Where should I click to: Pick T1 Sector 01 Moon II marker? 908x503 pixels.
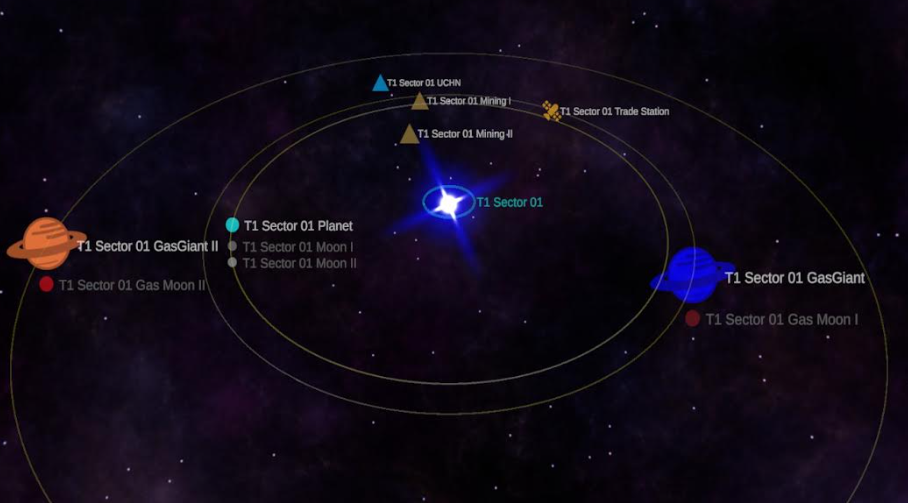[x=232, y=262]
